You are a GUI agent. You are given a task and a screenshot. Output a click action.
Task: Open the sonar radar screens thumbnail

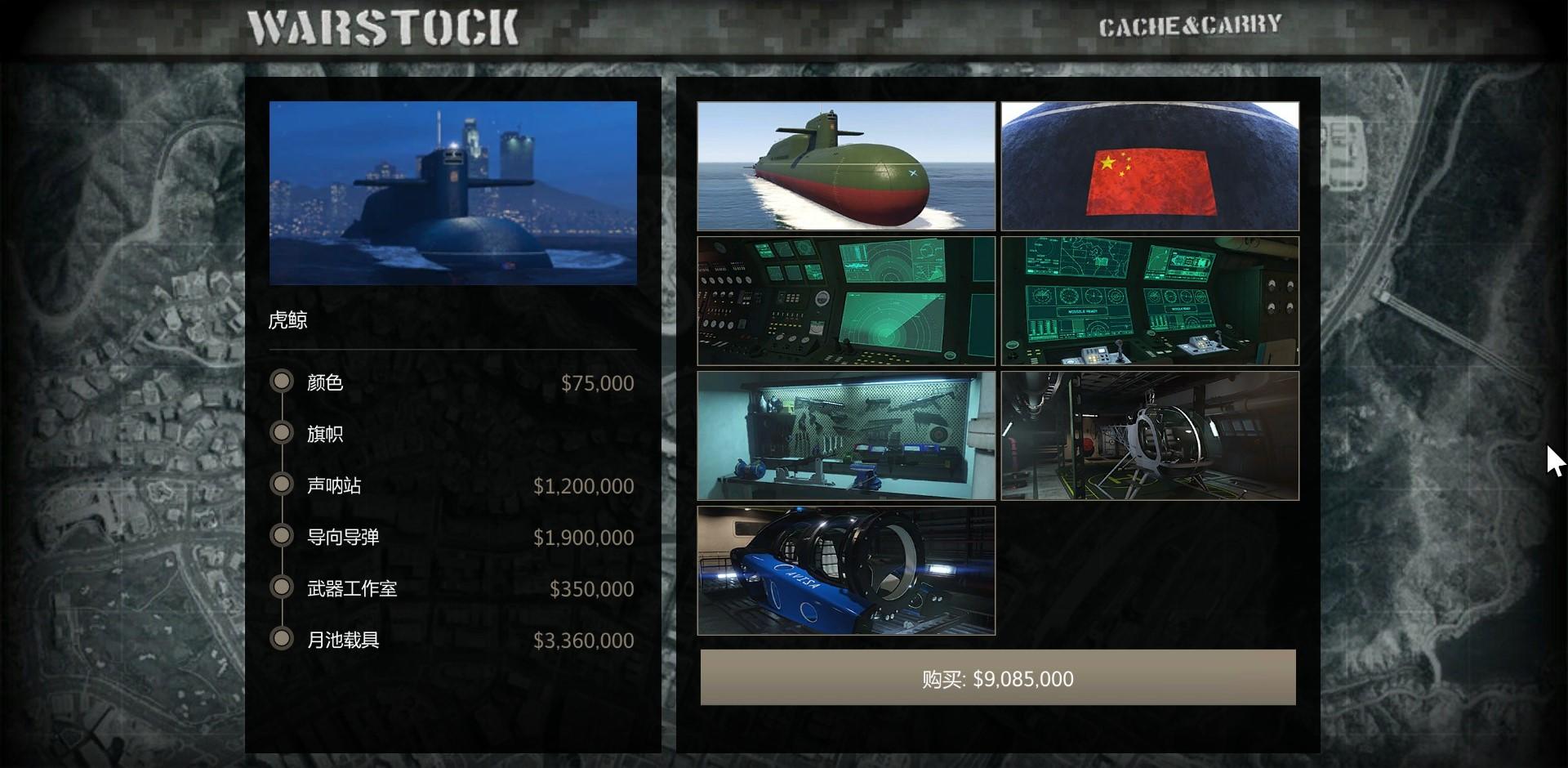pos(846,301)
